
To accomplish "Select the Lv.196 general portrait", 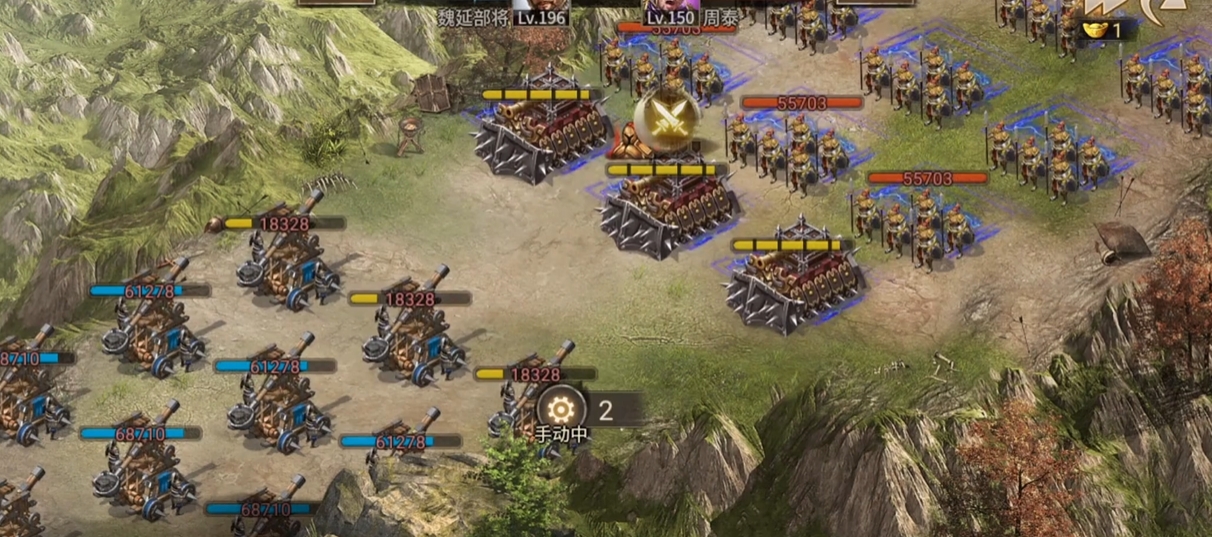I will (542, 6).
